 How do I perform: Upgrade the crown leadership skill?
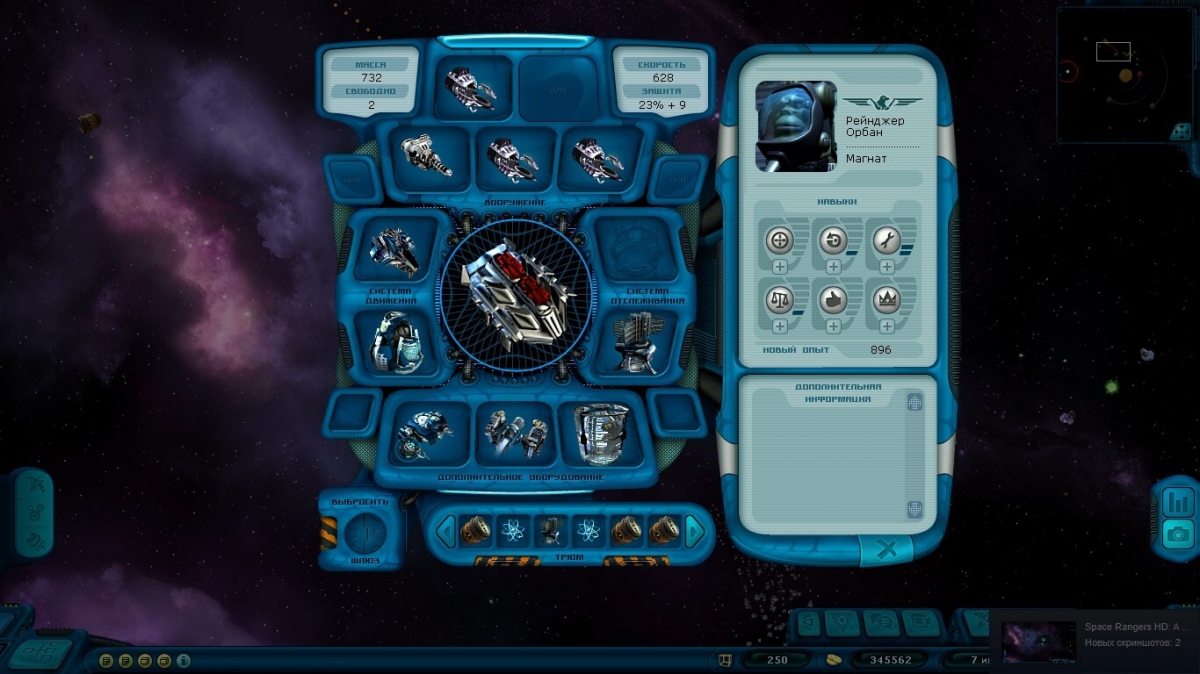pos(887,326)
